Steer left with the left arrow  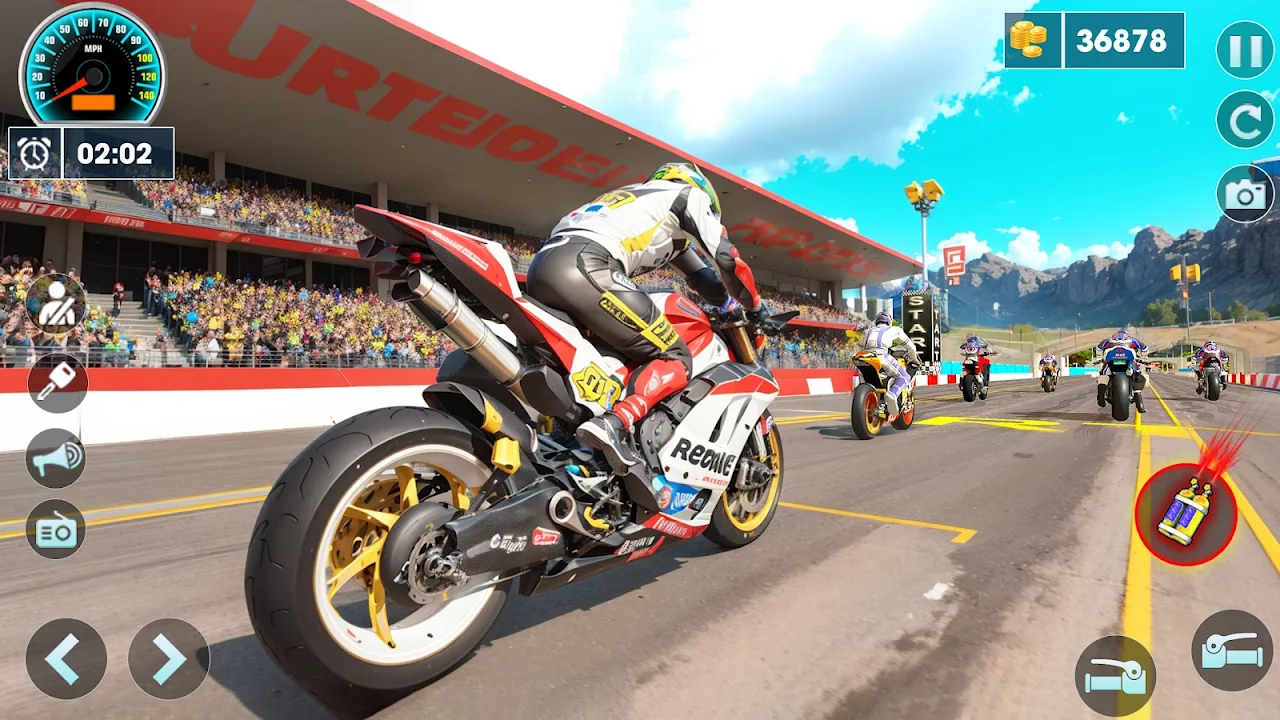pyautogui.click(x=66, y=658)
